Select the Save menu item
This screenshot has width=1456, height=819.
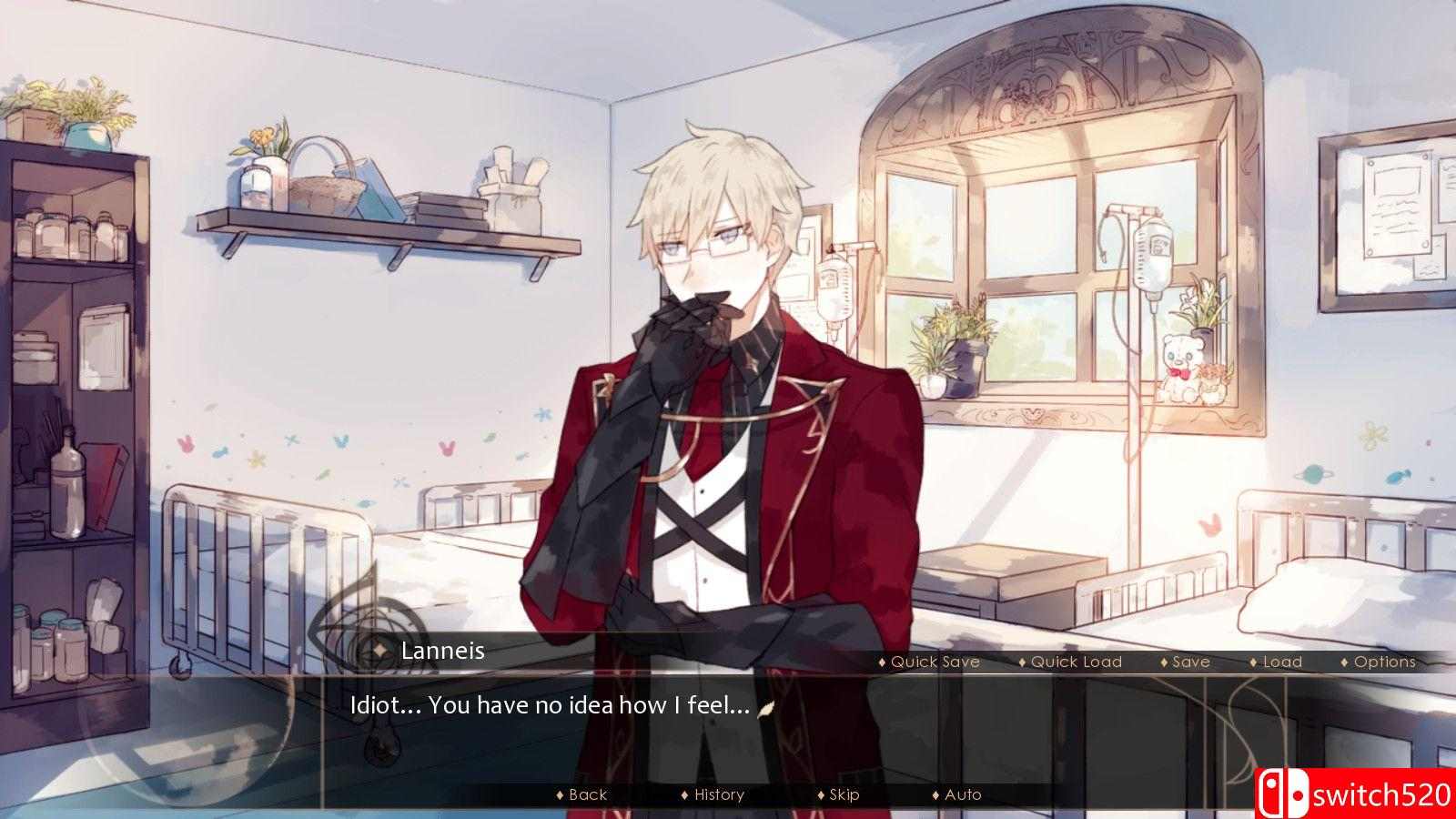tap(1189, 662)
